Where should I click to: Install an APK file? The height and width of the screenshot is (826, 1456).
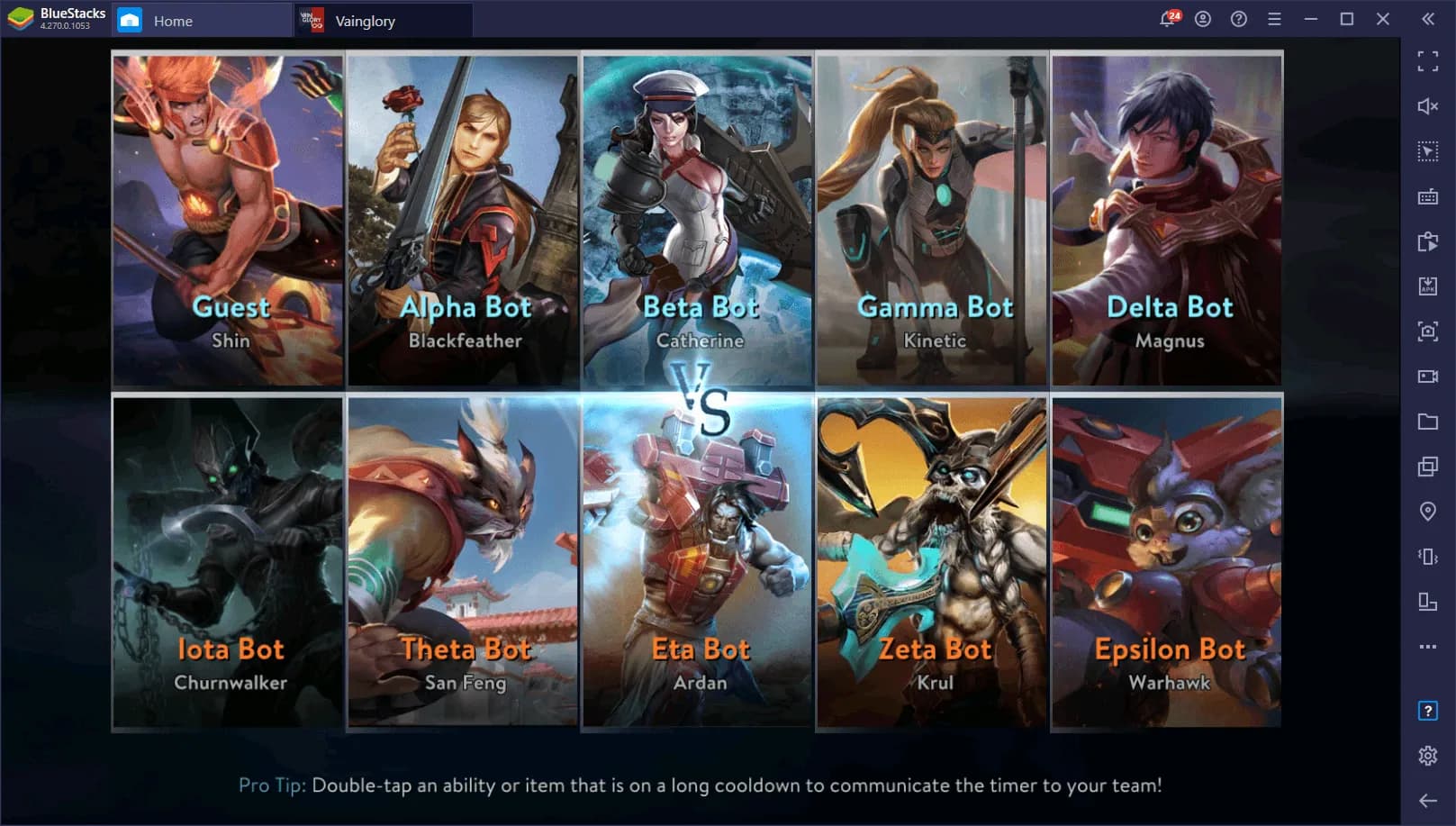coord(1427,286)
